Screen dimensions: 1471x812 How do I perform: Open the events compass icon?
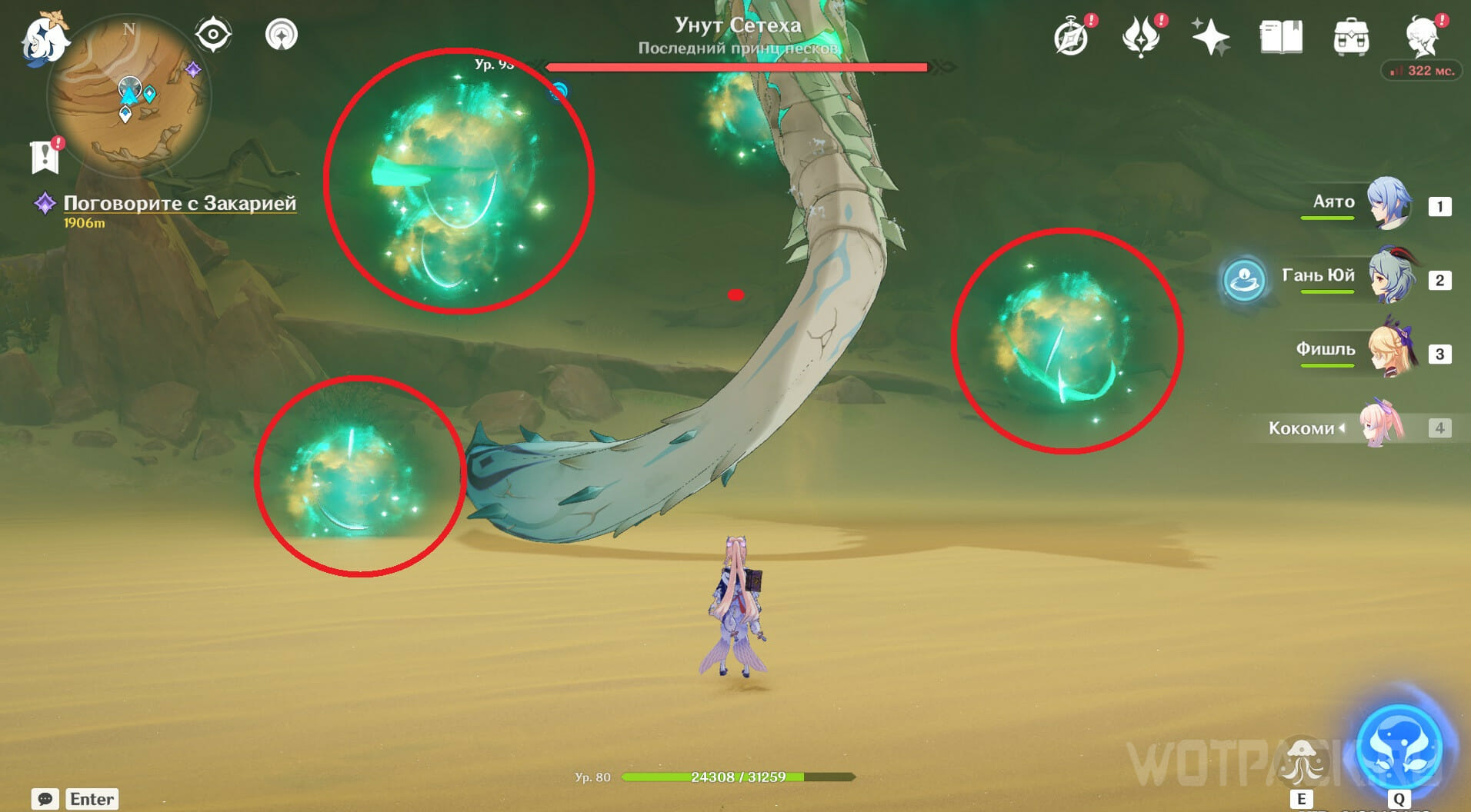point(1071,37)
